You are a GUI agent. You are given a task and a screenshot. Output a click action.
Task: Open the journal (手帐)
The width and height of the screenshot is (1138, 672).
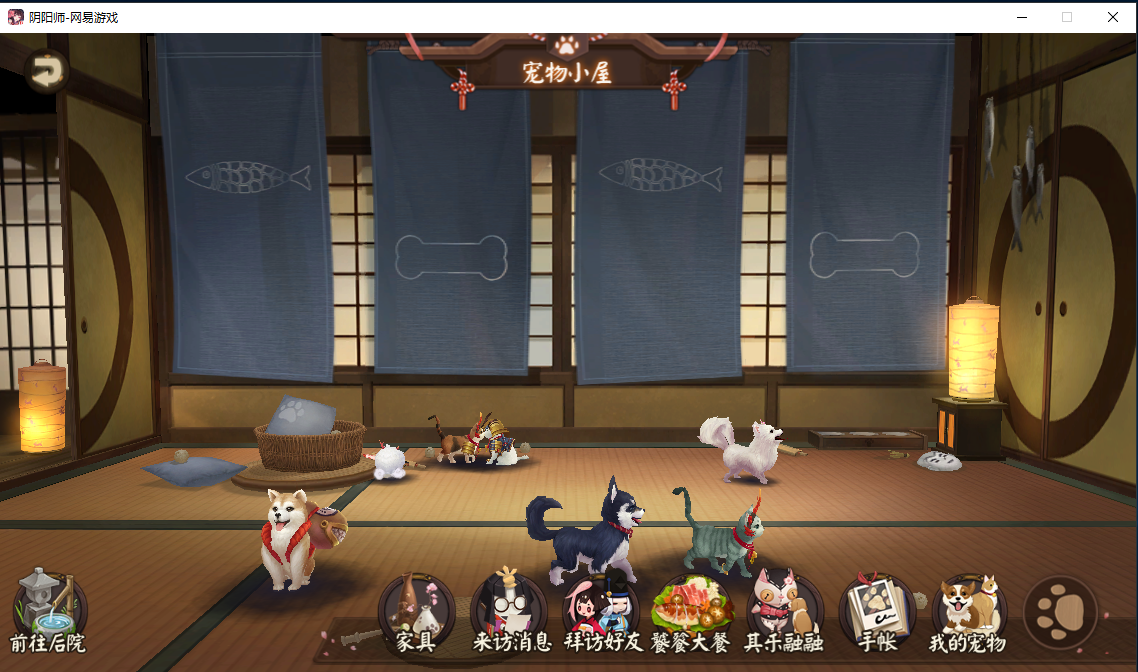click(877, 612)
